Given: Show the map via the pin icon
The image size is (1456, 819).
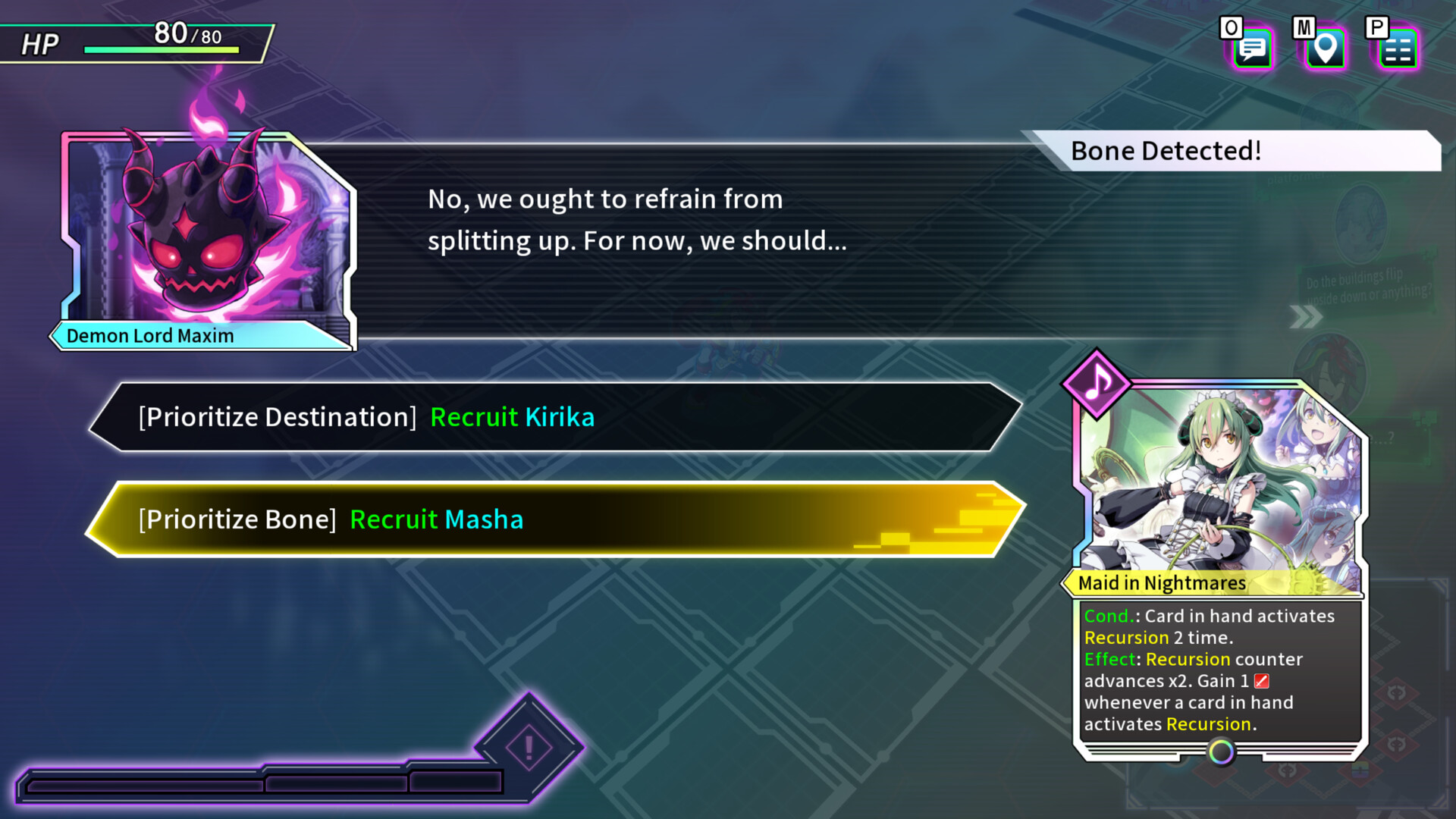Looking at the screenshot, I should coord(1325,49).
